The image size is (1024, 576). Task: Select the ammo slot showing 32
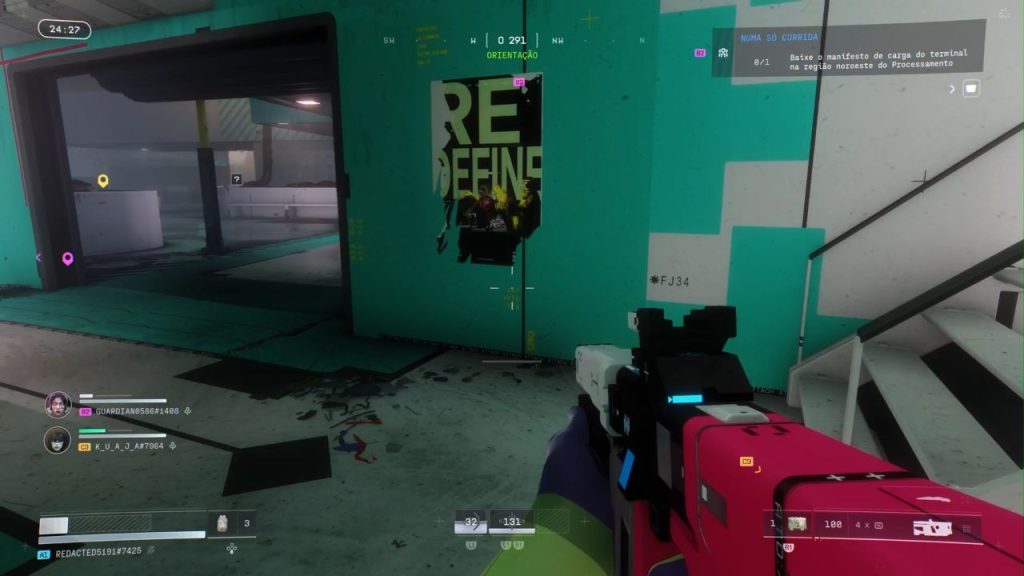pos(471,521)
